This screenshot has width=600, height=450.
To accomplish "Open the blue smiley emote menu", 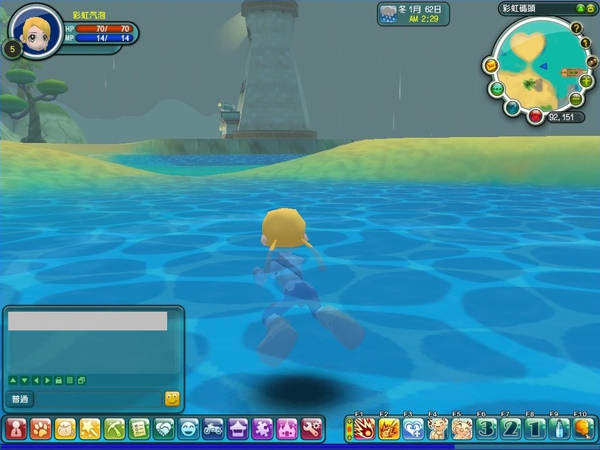I will [x=188, y=429].
